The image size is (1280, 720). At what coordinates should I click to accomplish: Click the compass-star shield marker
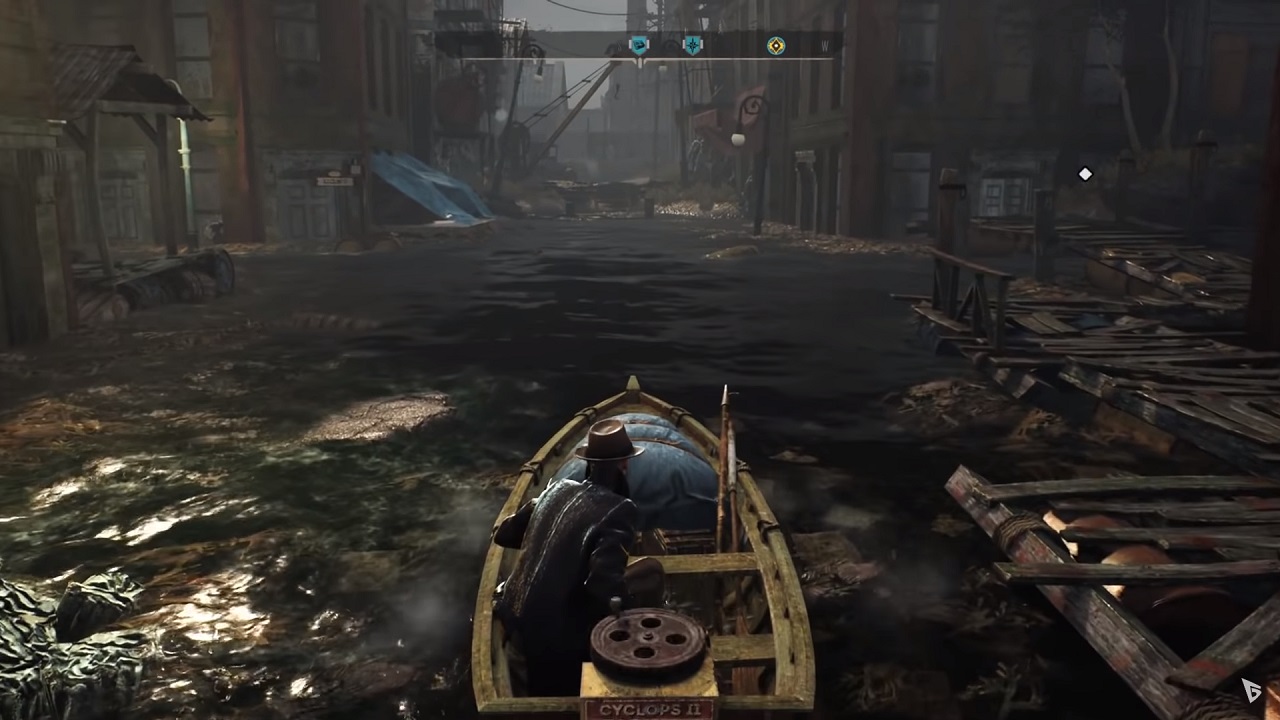tap(692, 45)
